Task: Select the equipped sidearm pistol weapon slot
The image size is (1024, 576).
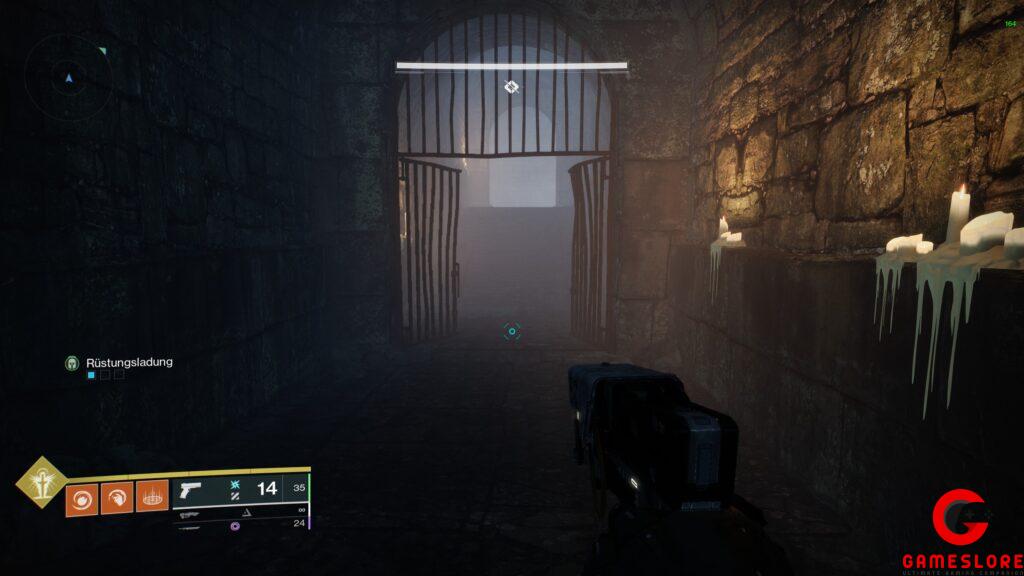Action: [190, 489]
